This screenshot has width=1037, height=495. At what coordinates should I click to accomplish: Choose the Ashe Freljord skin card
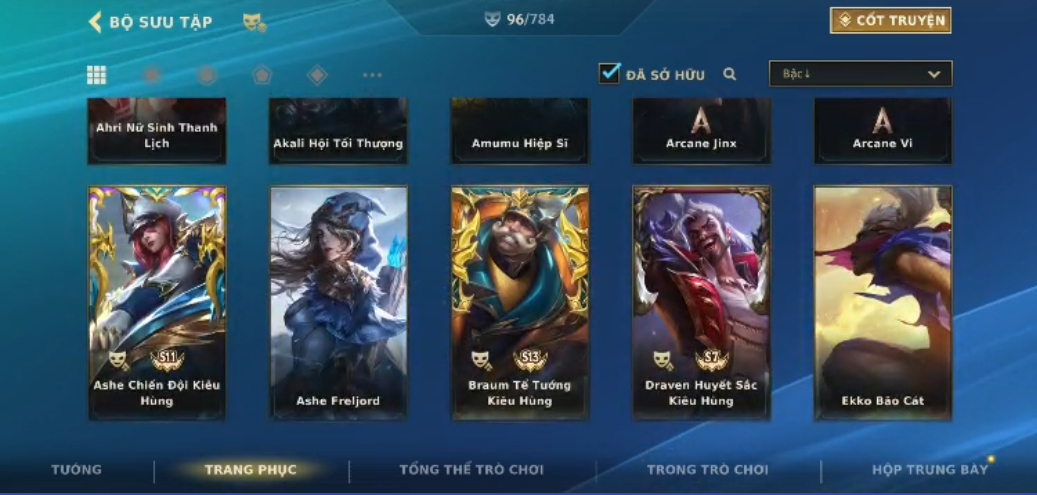[339, 302]
